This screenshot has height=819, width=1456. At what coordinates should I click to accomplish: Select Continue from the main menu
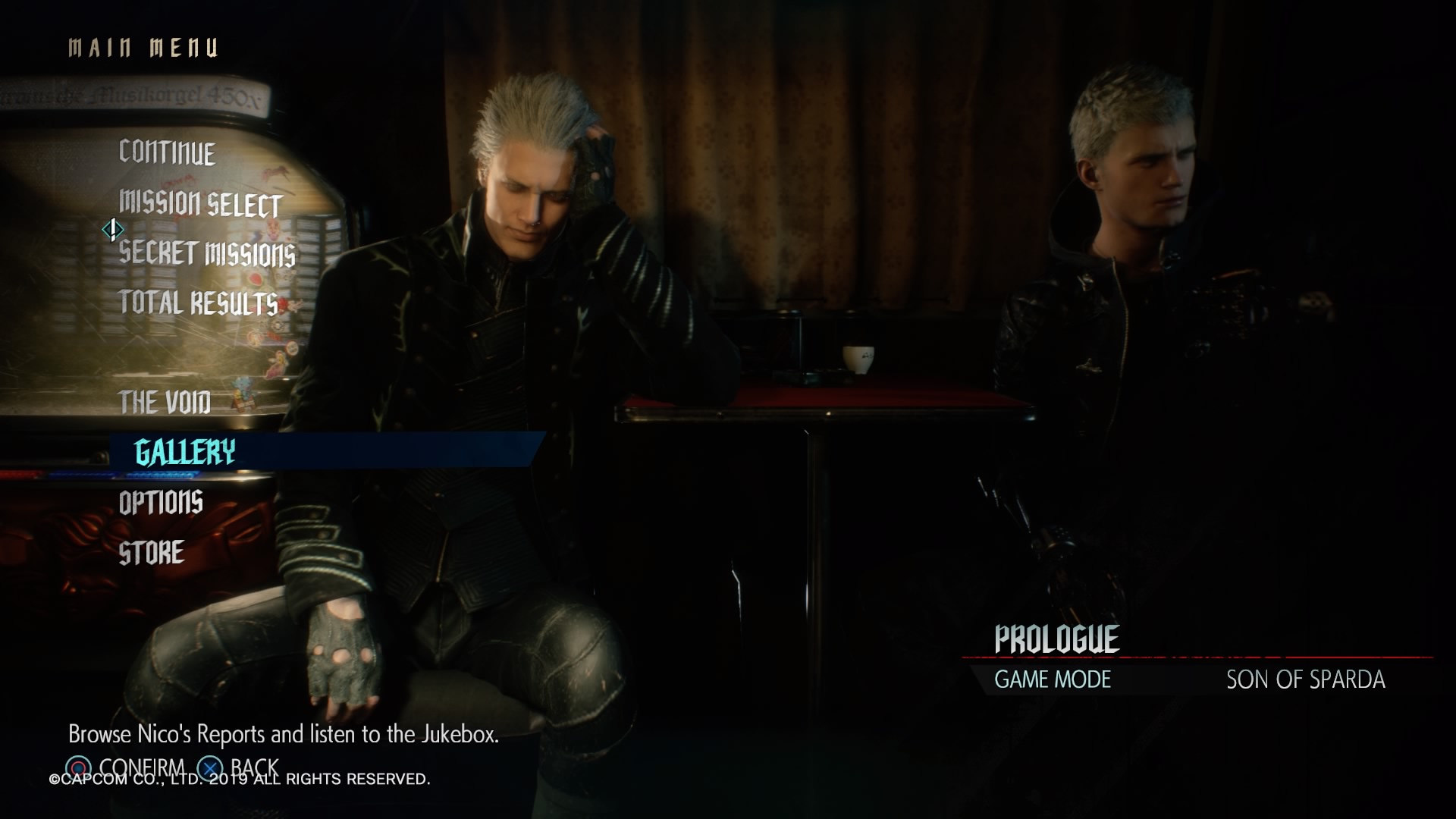[167, 152]
